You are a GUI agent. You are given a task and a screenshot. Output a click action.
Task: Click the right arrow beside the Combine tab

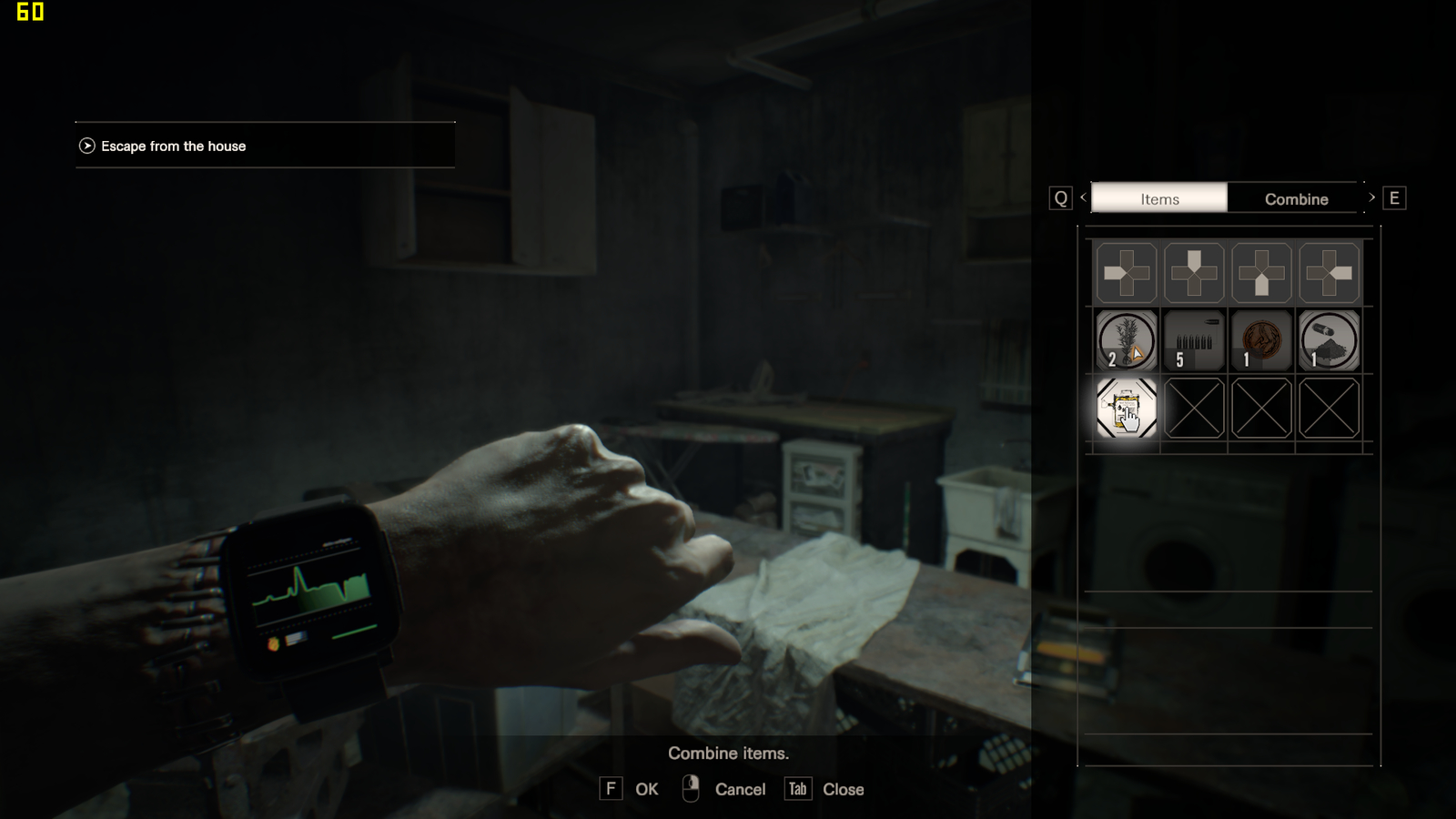1372,197
